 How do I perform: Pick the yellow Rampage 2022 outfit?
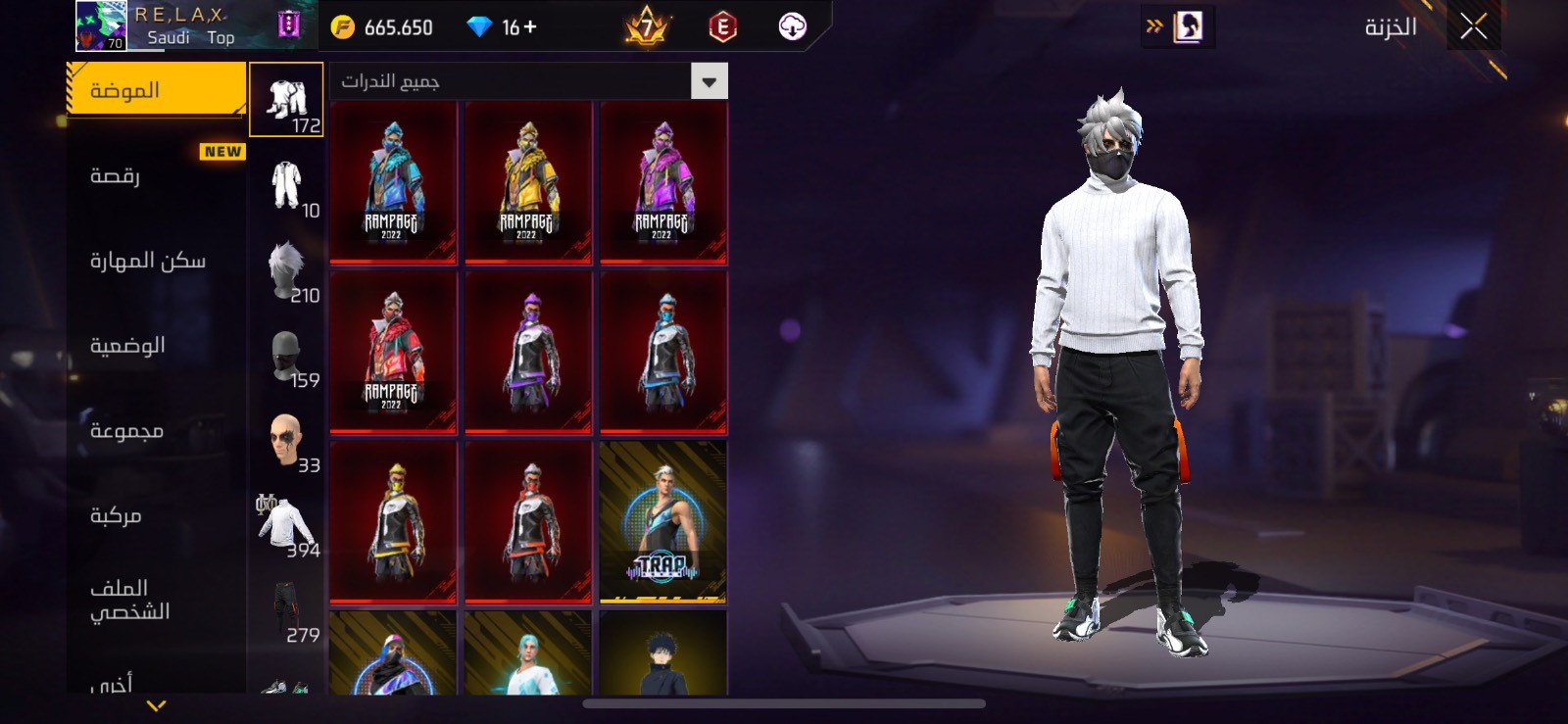[x=528, y=182]
